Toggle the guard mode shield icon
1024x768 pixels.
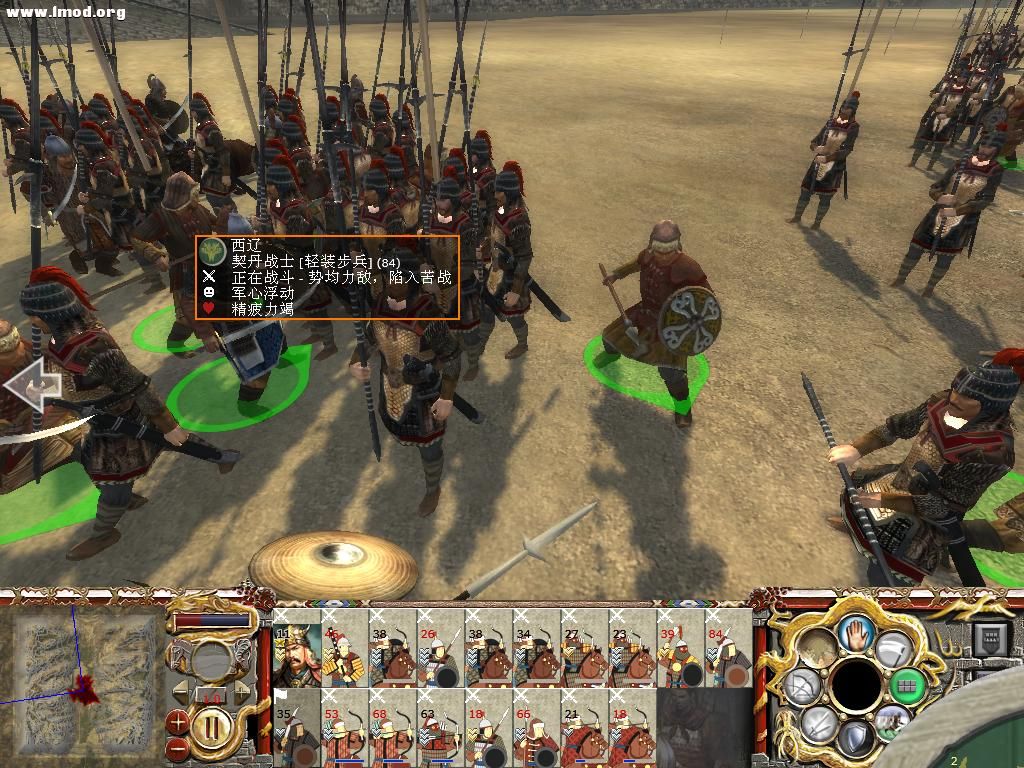coord(854,738)
